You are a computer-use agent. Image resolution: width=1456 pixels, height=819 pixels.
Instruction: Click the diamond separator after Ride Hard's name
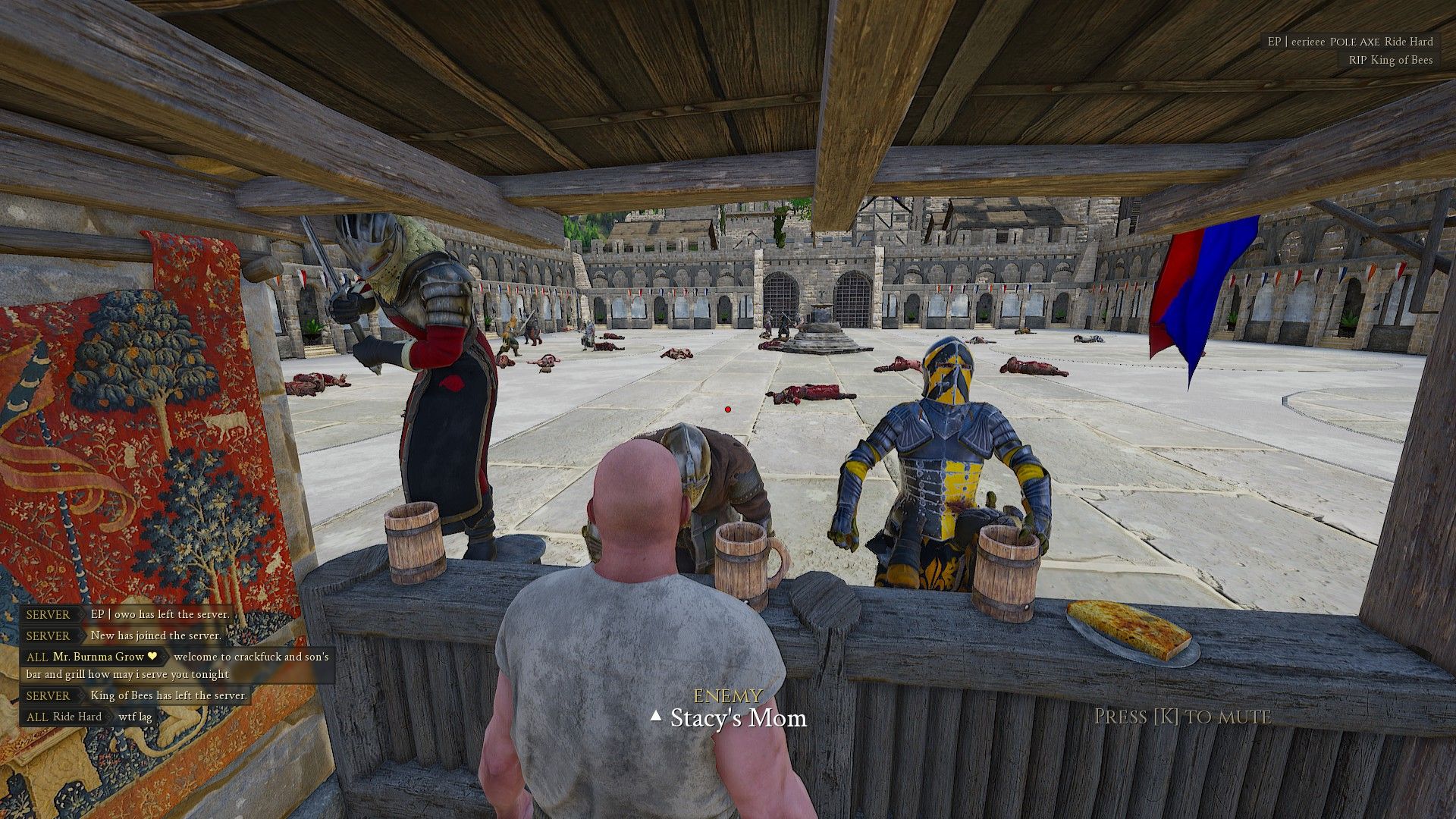(110, 717)
